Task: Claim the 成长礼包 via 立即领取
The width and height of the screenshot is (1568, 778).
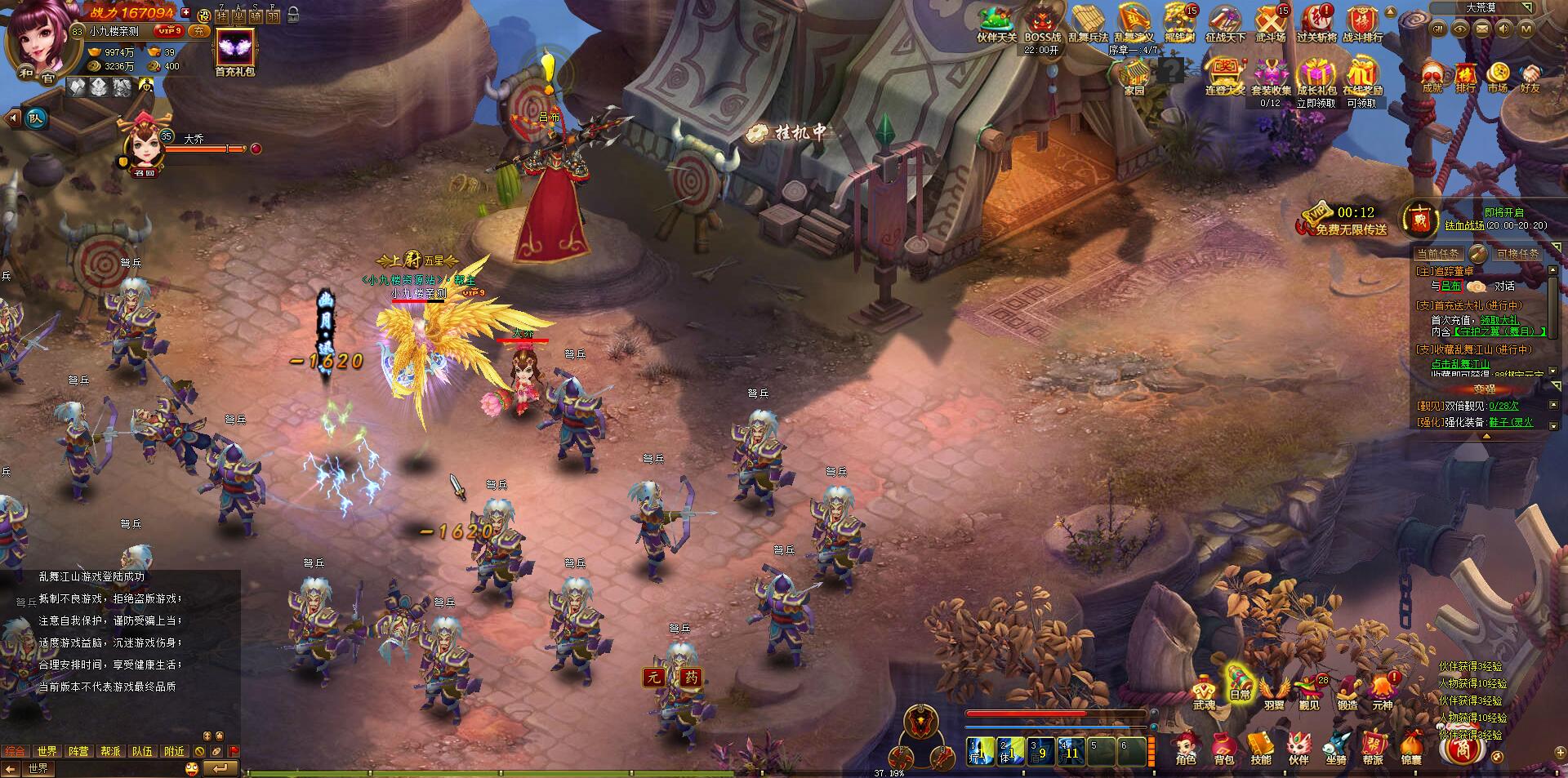Action: [x=1316, y=101]
